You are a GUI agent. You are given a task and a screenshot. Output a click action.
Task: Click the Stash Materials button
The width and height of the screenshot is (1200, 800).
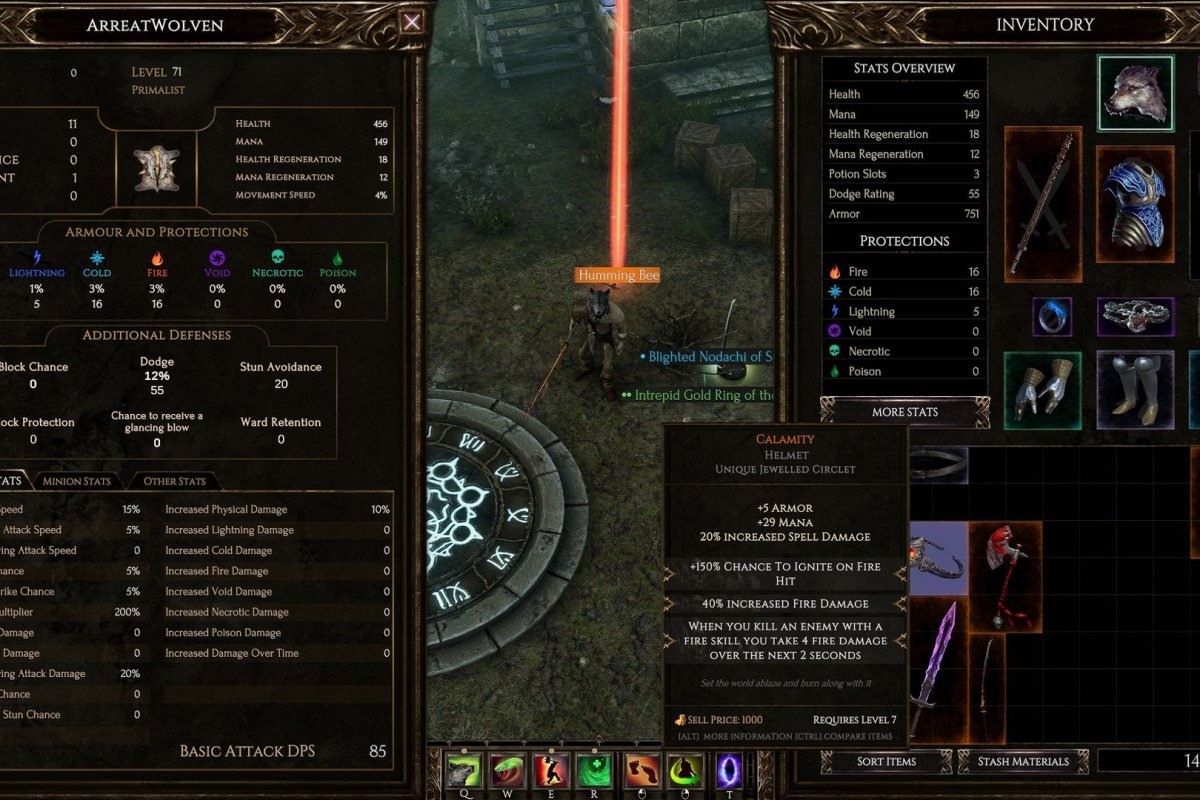[x=1021, y=762]
